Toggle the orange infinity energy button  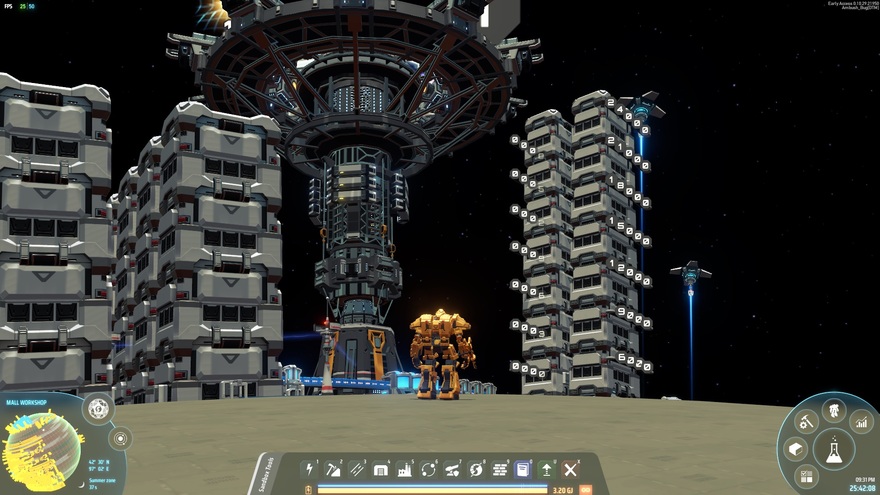(586, 490)
